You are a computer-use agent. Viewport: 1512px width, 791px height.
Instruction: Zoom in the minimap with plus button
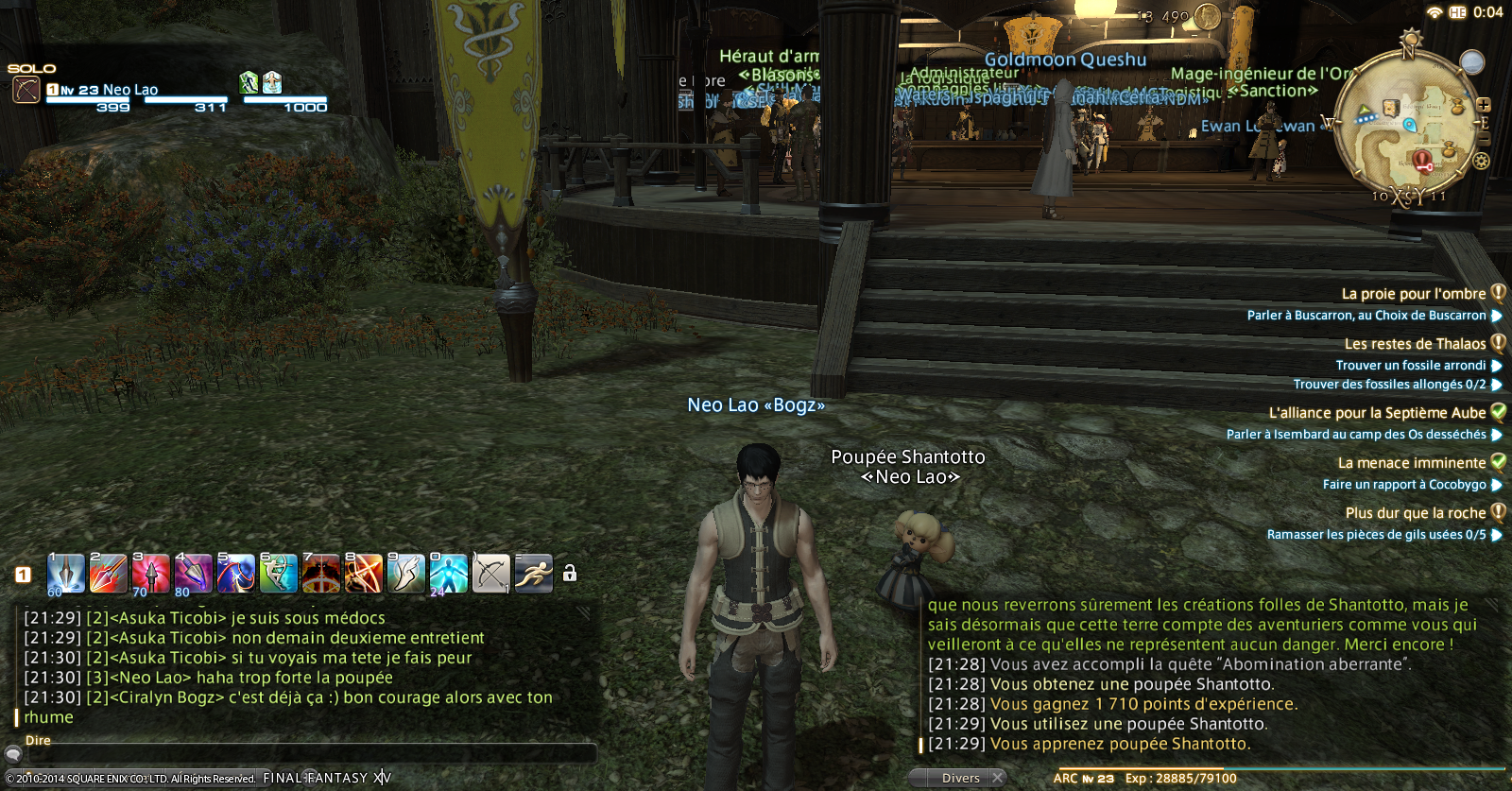pyautogui.click(x=1484, y=105)
